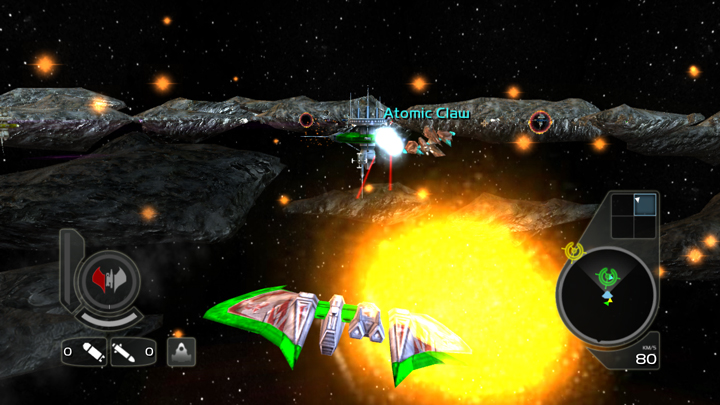This screenshot has width=720, height=405.
Task: Select the highlighted sector map grid cell
Action: pyautogui.click(x=645, y=205)
